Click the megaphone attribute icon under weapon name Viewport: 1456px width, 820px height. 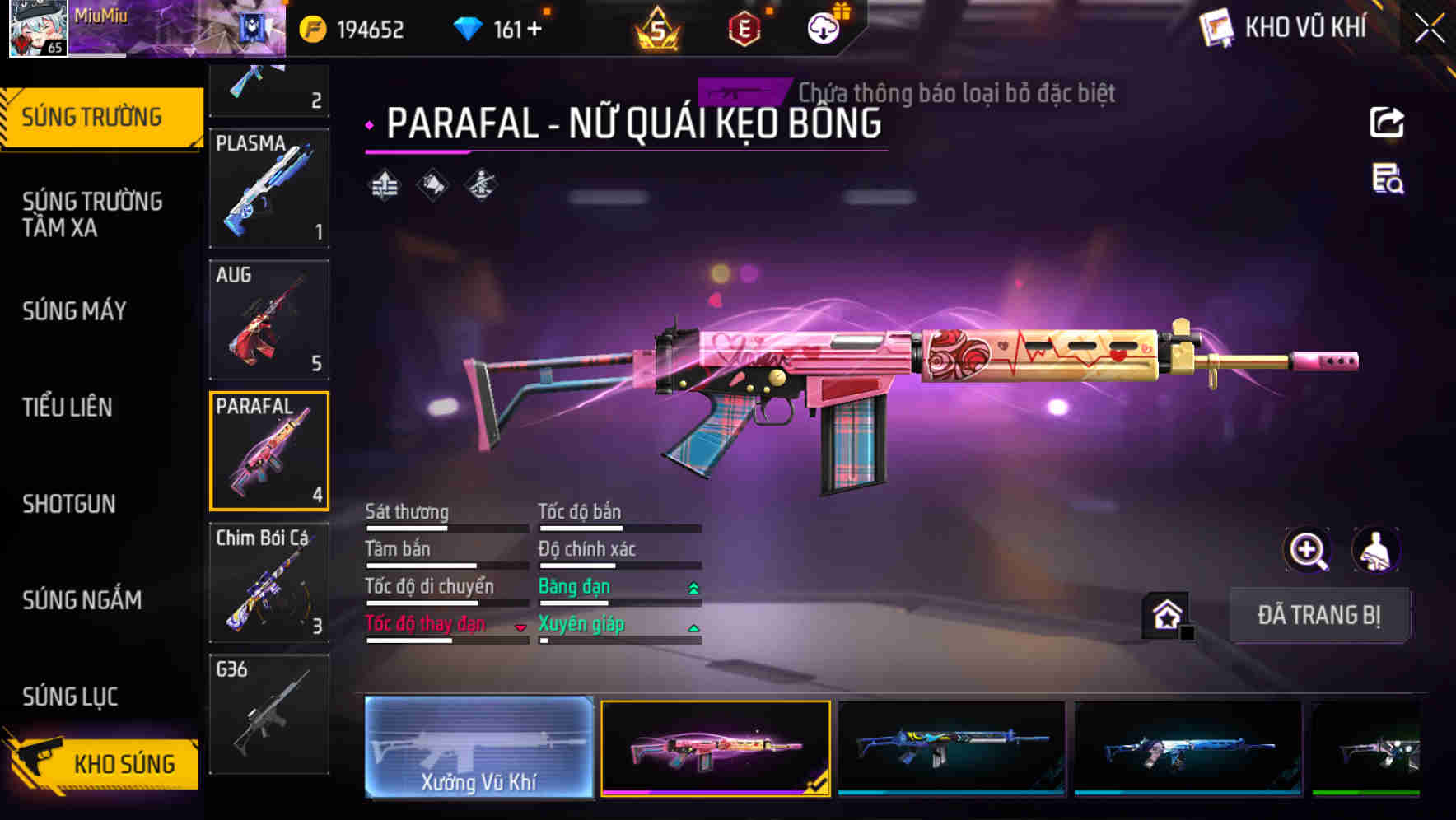click(x=431, y=184)
